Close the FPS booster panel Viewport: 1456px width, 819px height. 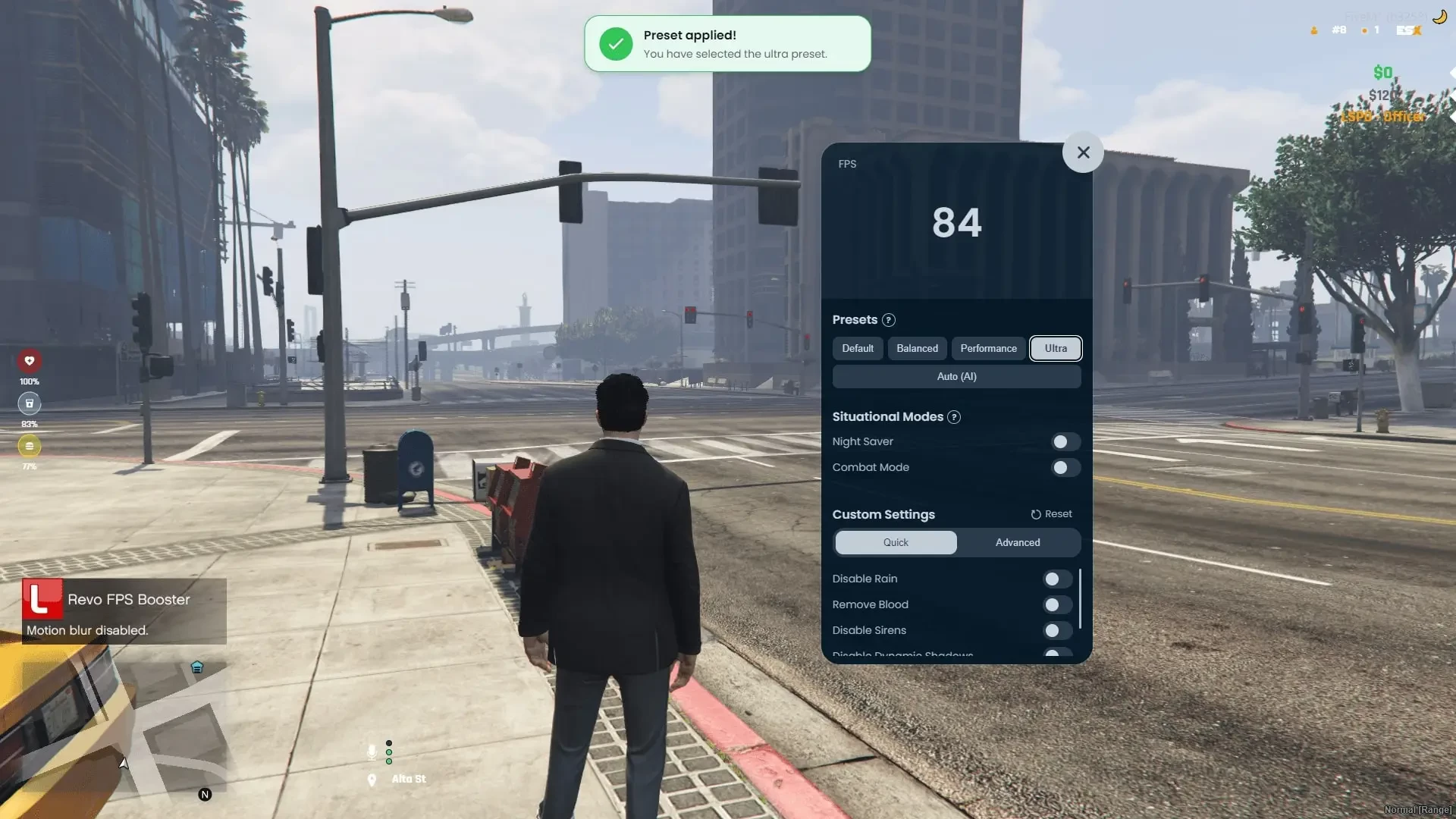(1083, 152)
